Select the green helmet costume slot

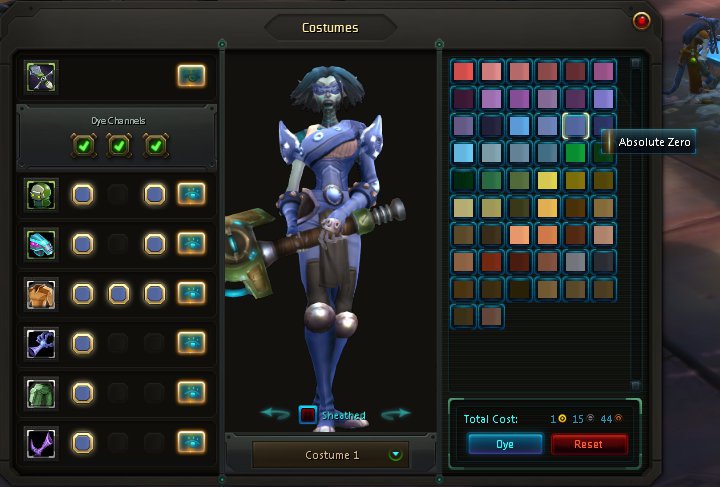[x=42, y=194]
